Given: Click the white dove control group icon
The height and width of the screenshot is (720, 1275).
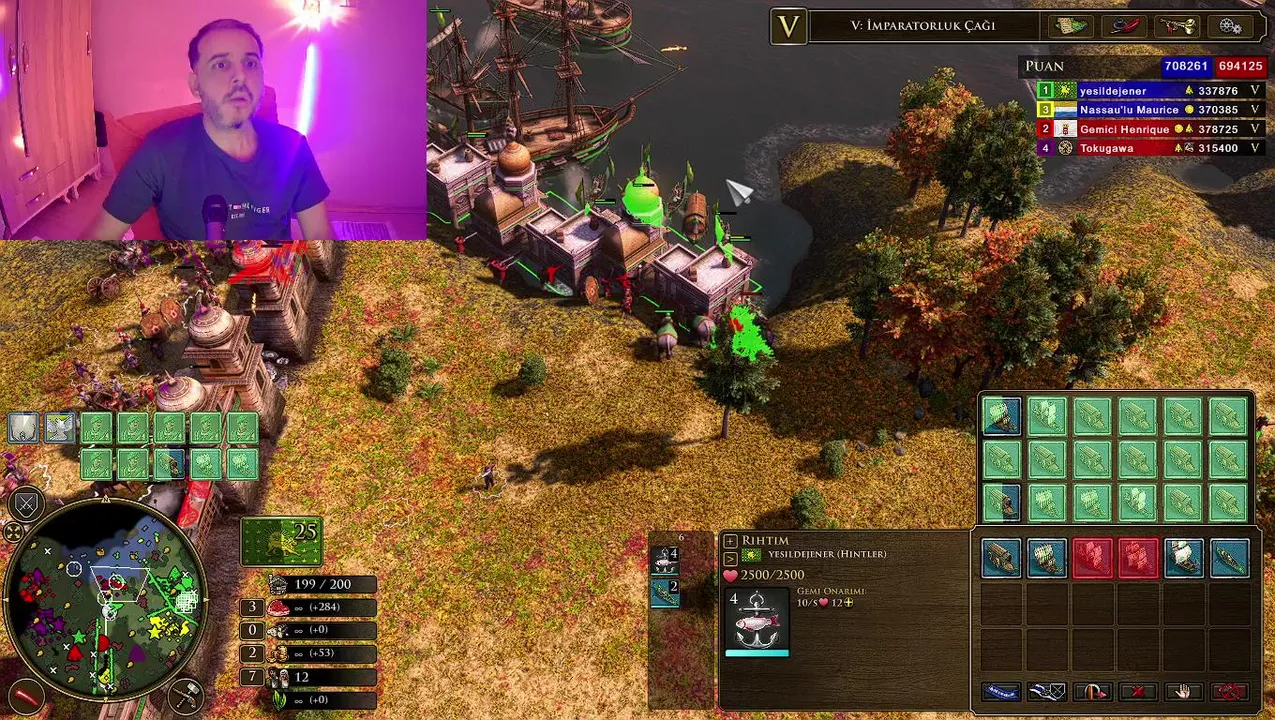Looking at the screenshot, I should (60, 427).
